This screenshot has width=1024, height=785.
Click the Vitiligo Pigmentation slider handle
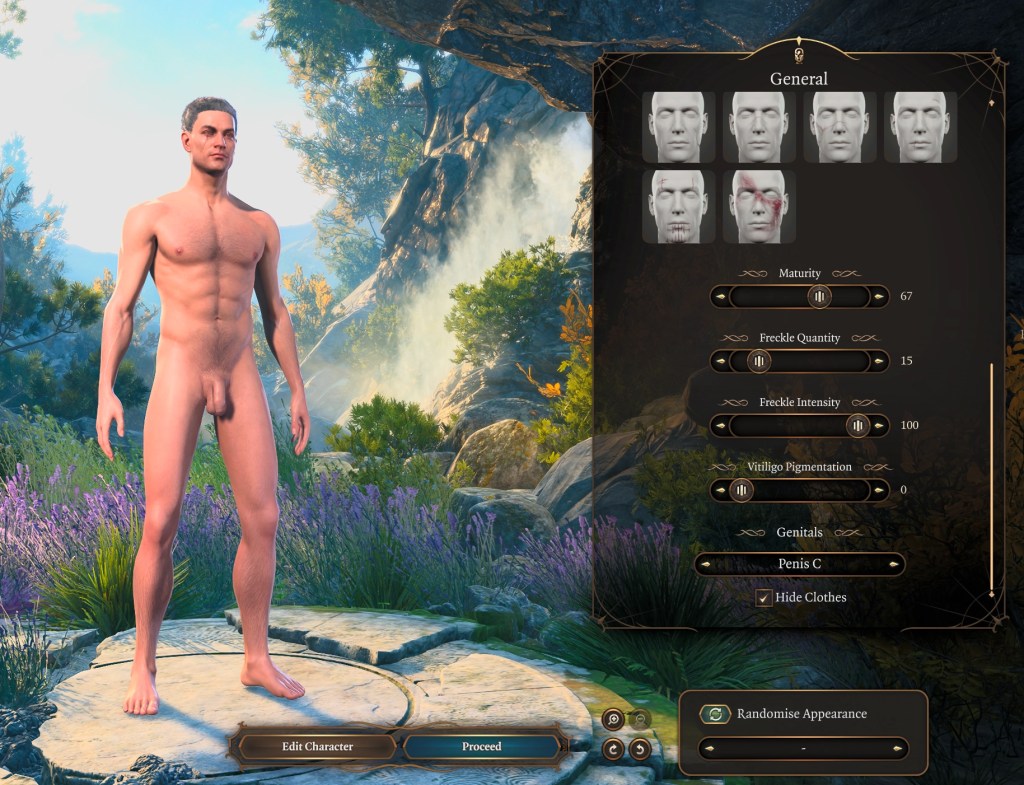740,490
